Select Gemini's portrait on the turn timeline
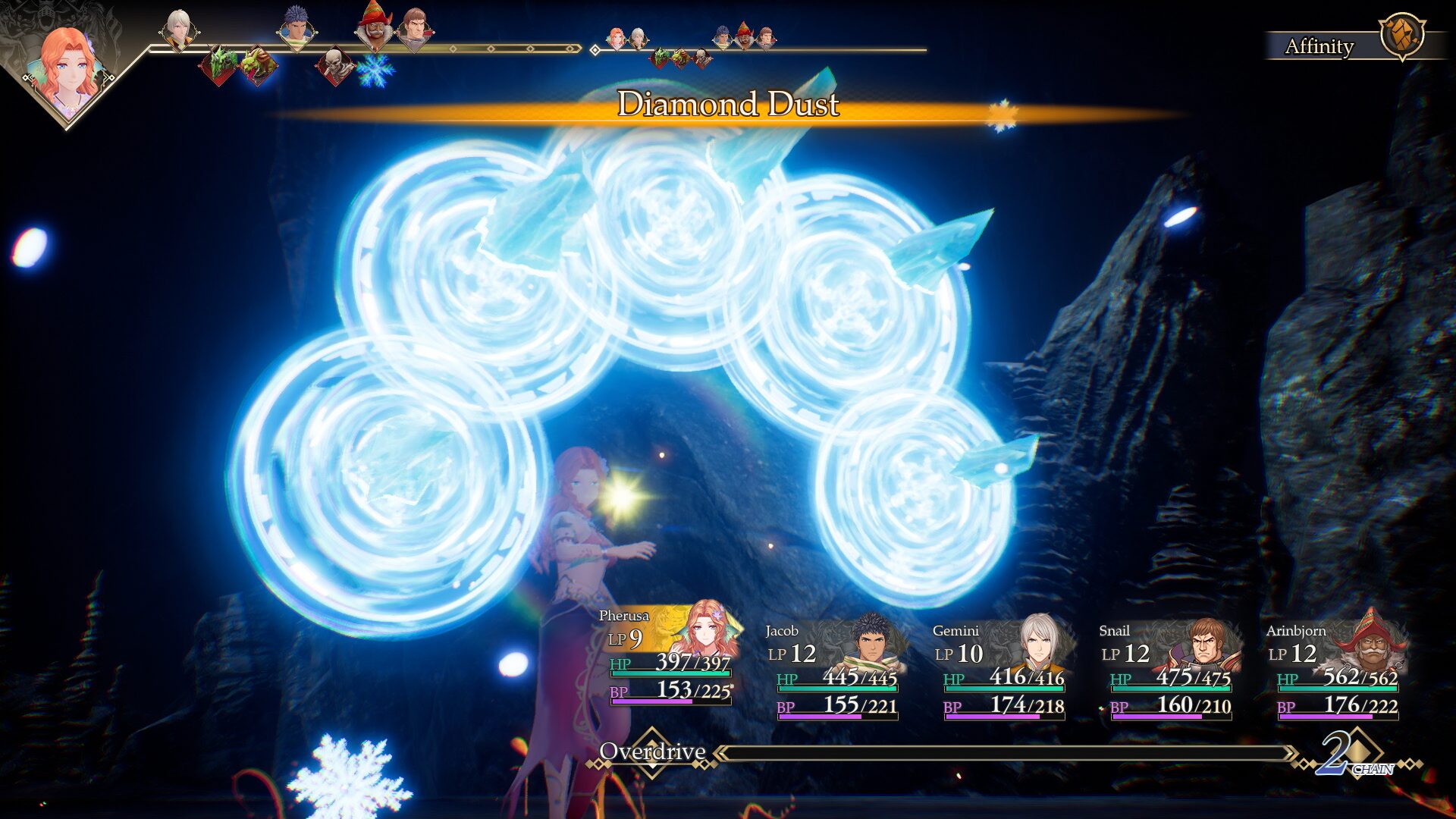 (x=178, y=30)
